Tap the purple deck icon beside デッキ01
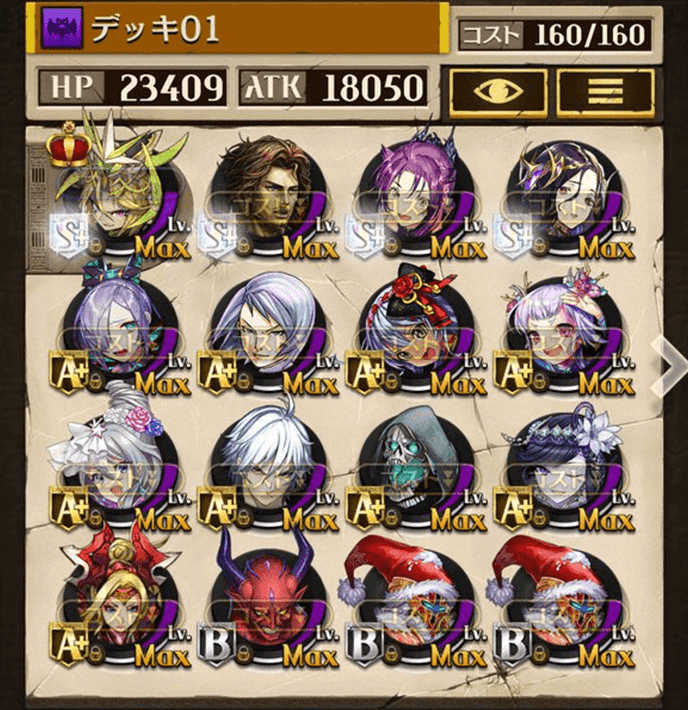Viewport: 688px width, 710px height. click(x=58, y=29)
